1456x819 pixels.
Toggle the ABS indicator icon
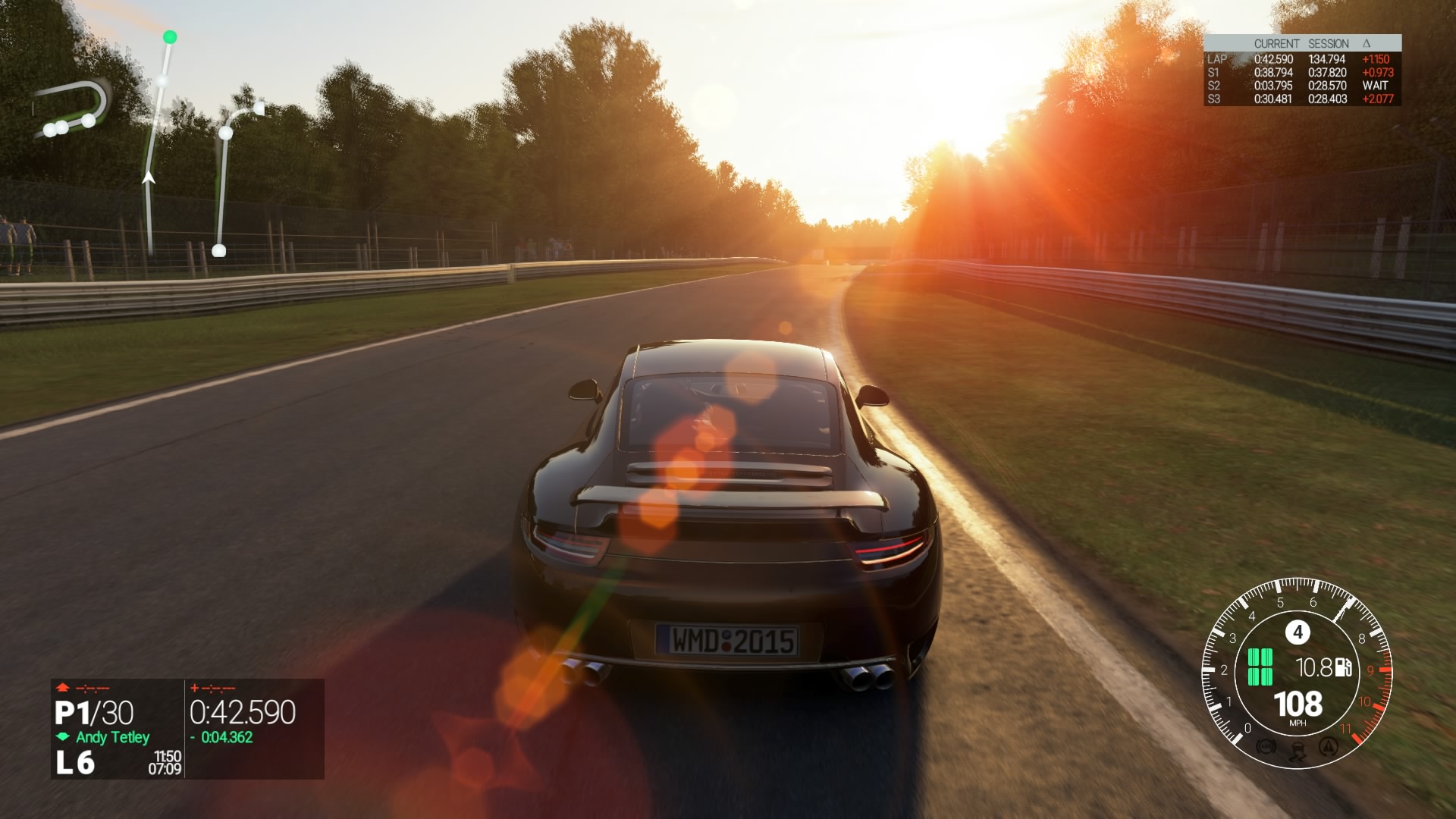[x=1265, y=747]
